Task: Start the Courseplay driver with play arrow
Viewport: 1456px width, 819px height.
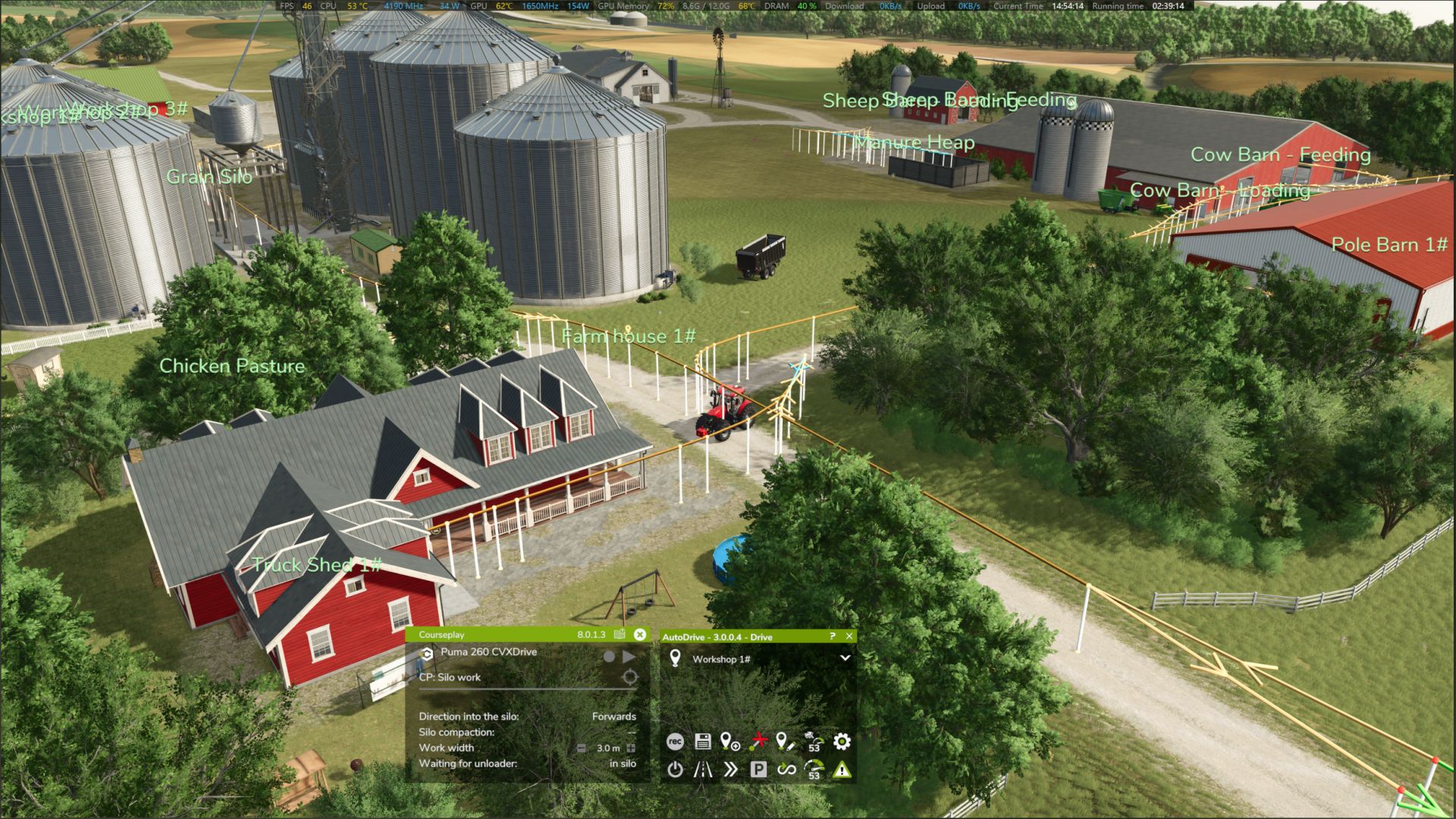Action: (x=629, y=657)
